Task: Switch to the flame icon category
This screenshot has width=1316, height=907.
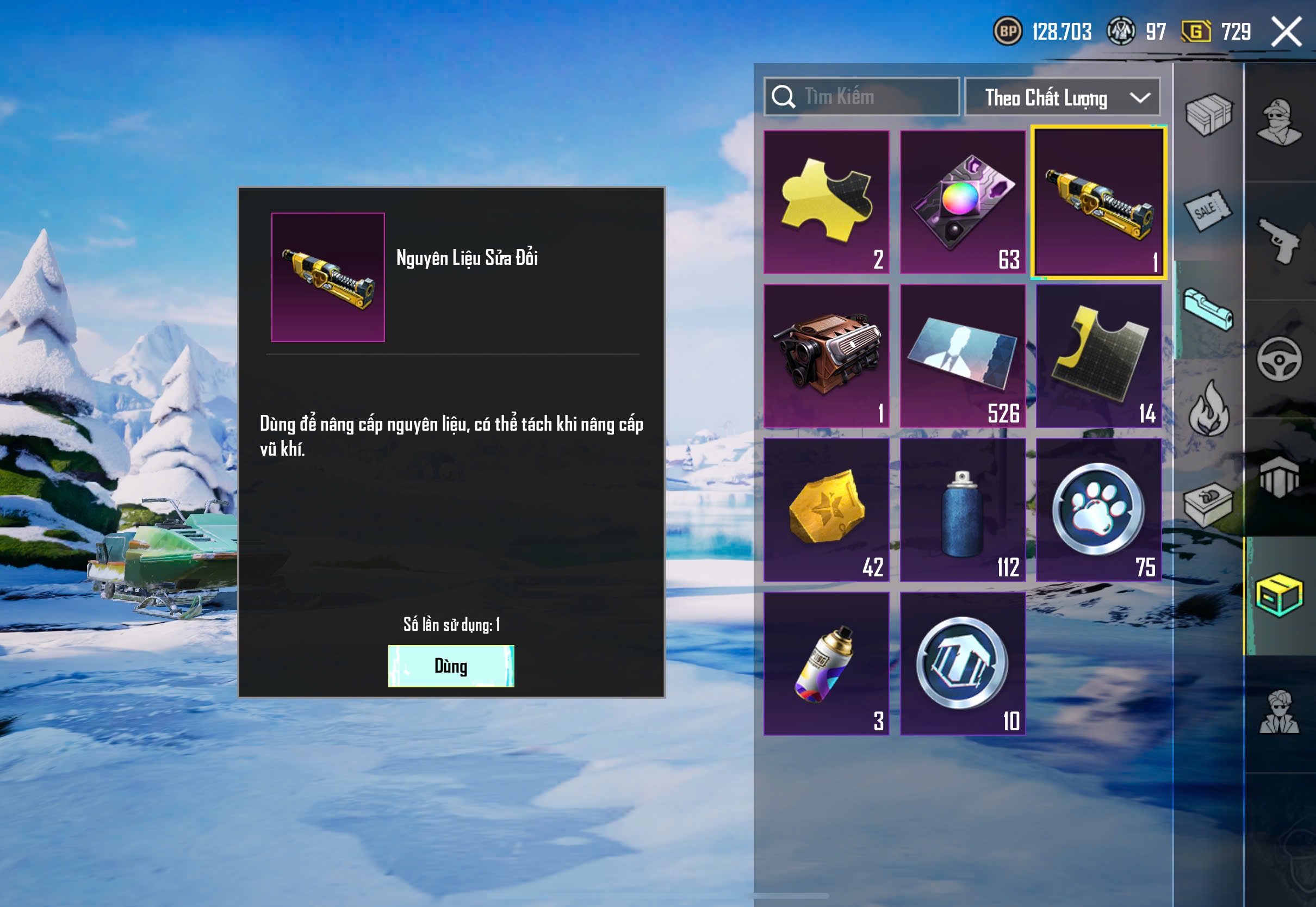Action: (x=1209, y=408)
